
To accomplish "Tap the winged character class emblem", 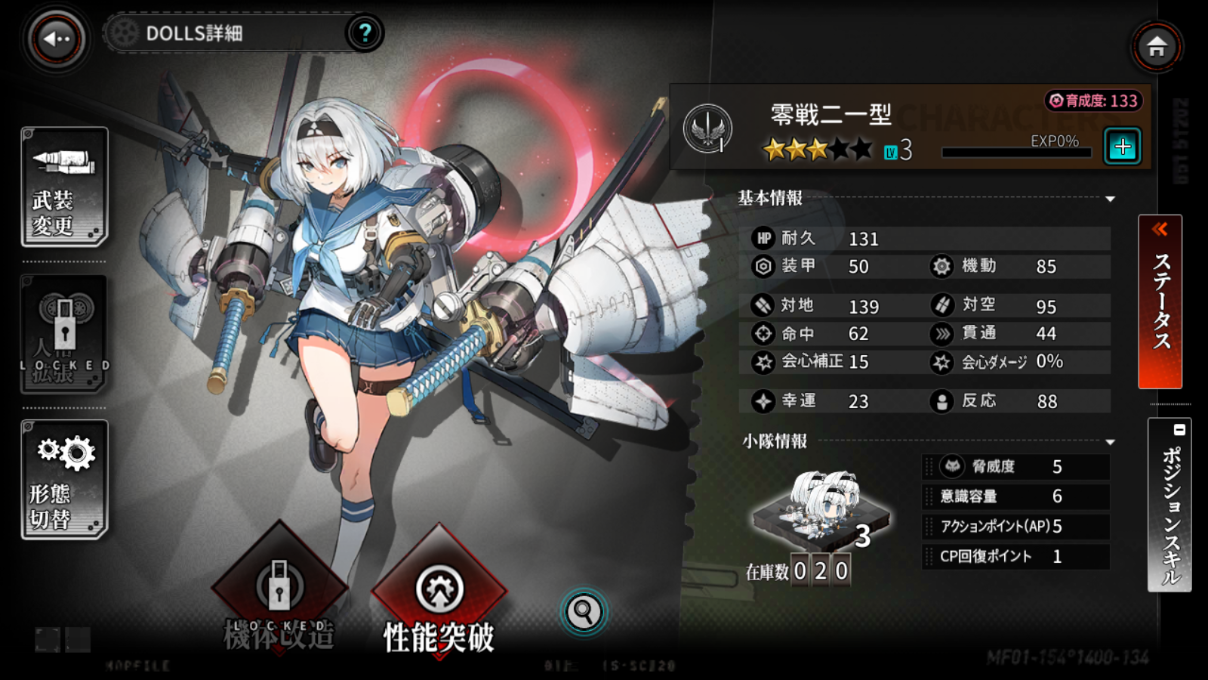I will (x=707, y=129).
